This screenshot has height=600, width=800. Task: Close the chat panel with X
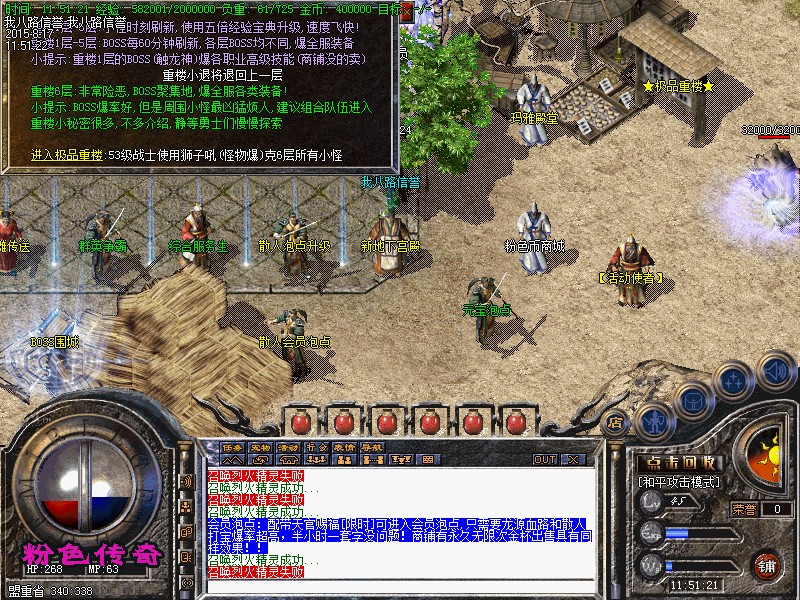click(x=574, y=460)
